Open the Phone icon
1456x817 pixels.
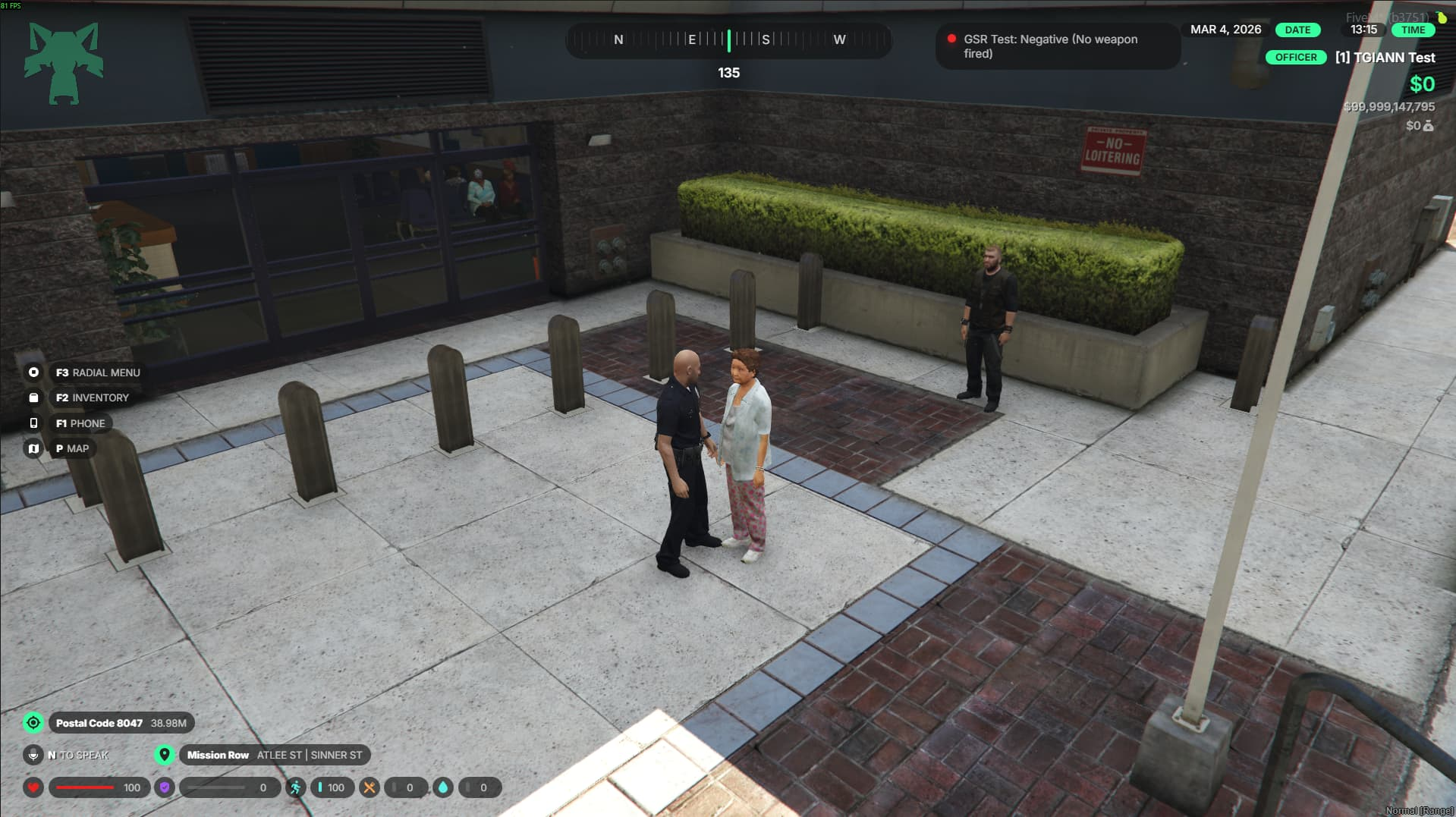tap(33, 423)
